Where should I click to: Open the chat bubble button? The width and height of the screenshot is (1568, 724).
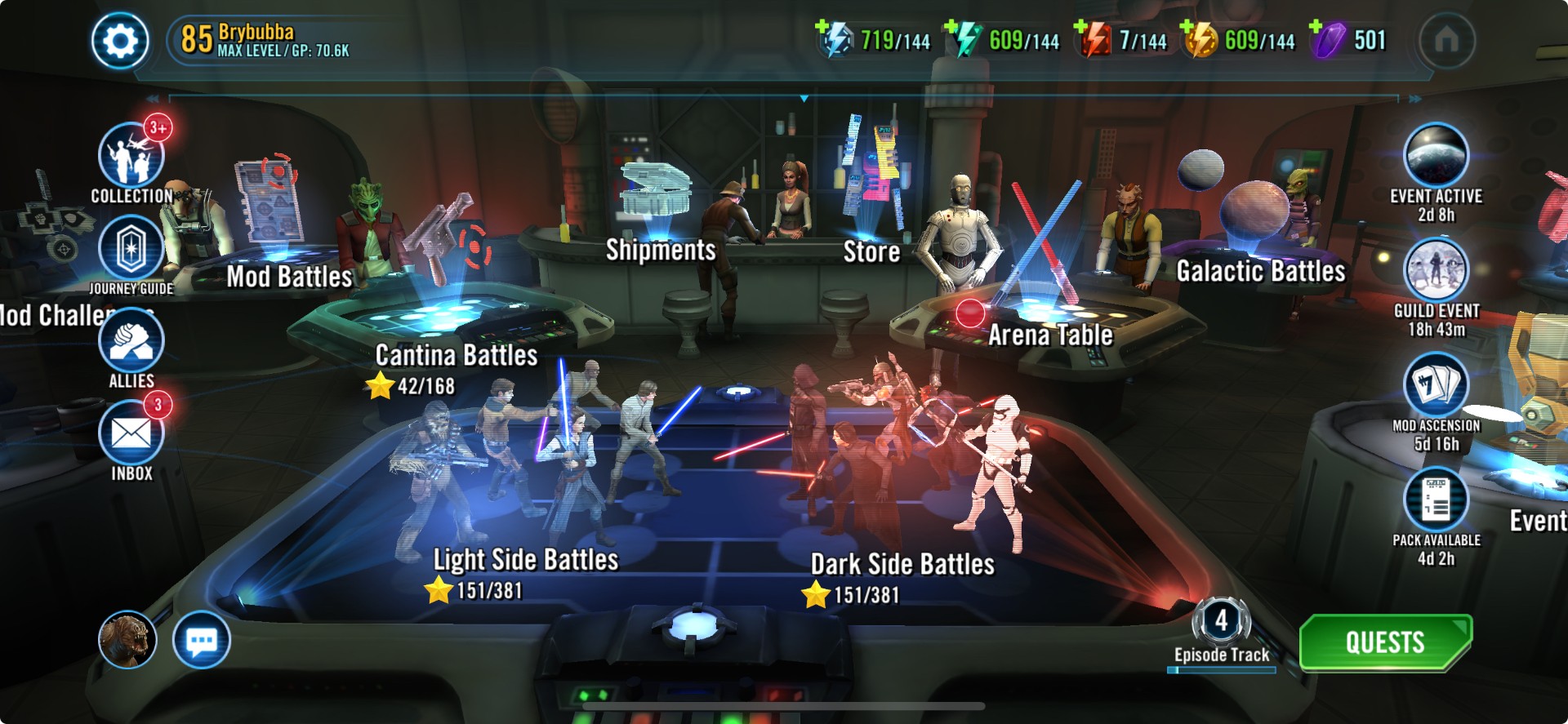click(x=201, y=640)
